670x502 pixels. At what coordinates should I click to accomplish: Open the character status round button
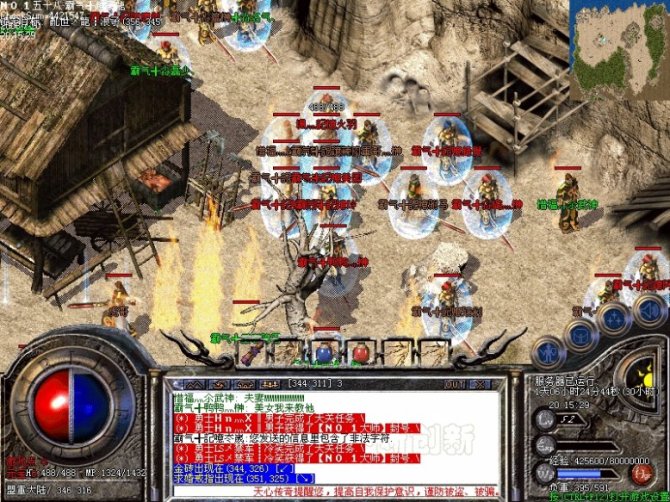coord(549,351)
